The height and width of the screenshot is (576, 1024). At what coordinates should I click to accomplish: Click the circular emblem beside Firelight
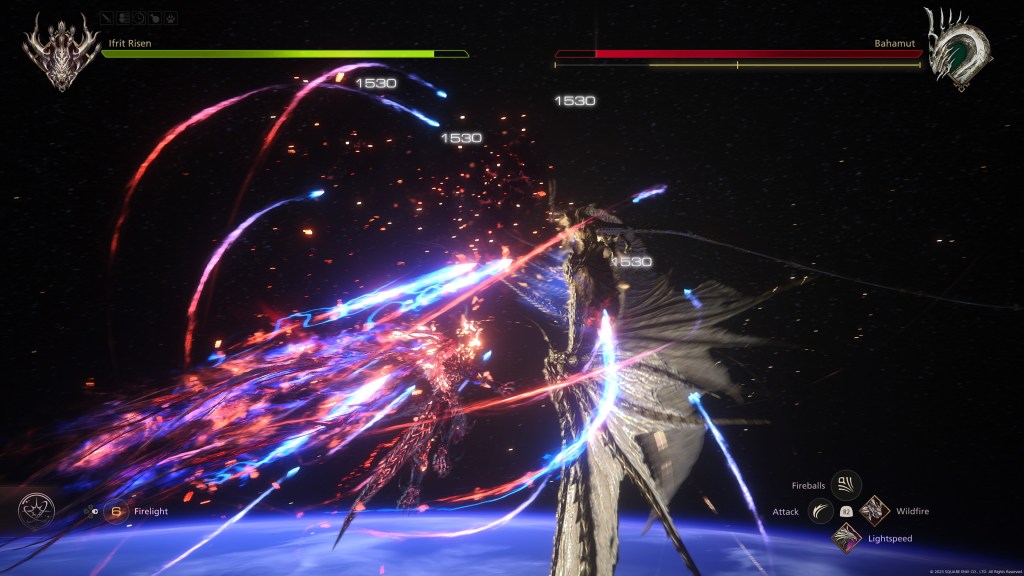35,512
